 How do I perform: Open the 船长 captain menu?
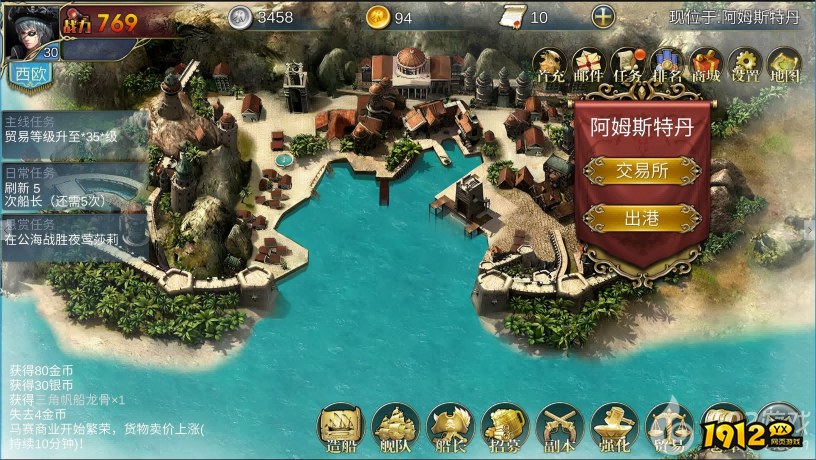tap(450, 427)
